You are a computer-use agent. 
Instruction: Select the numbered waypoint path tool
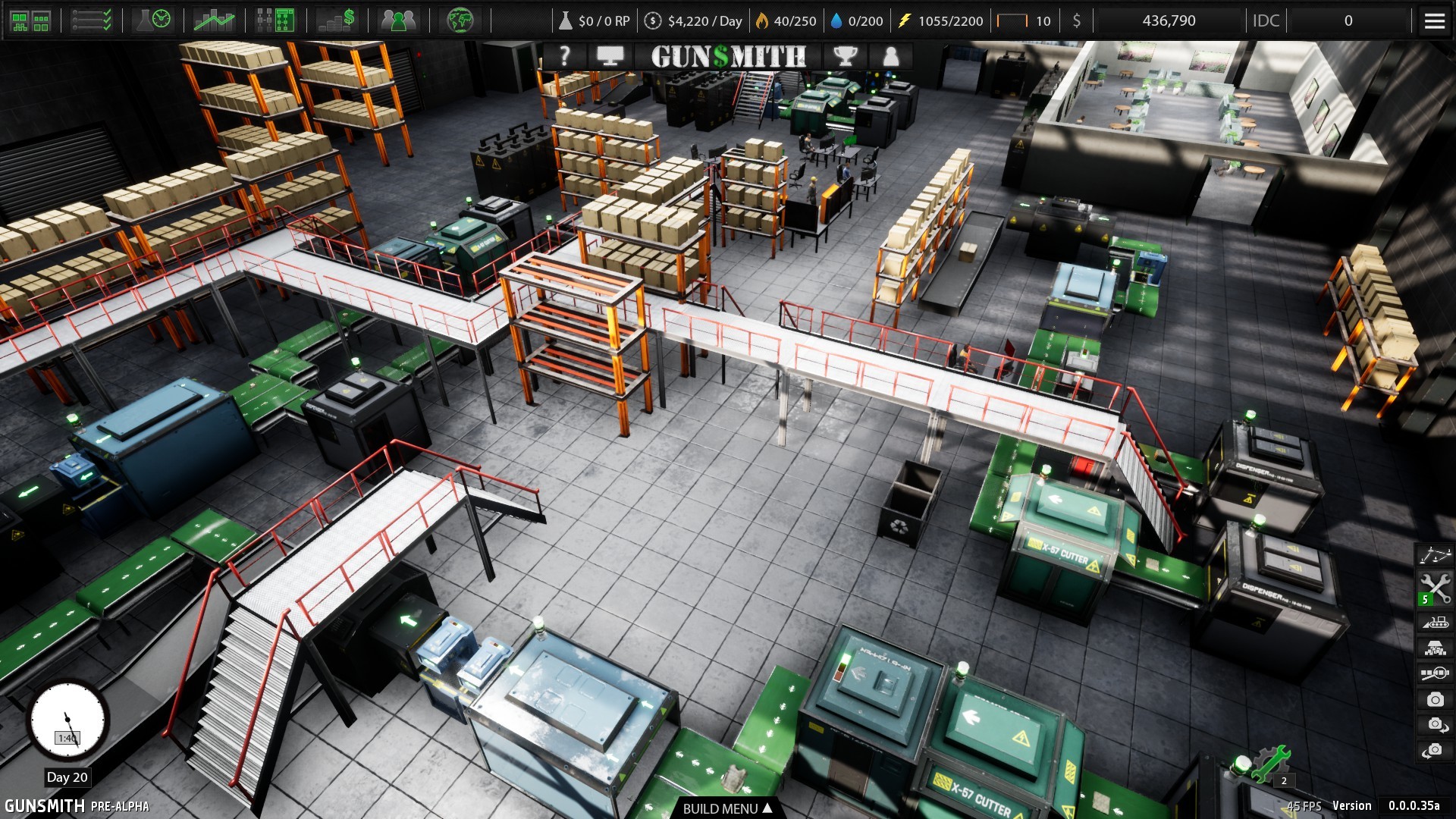click(1435, 556)
